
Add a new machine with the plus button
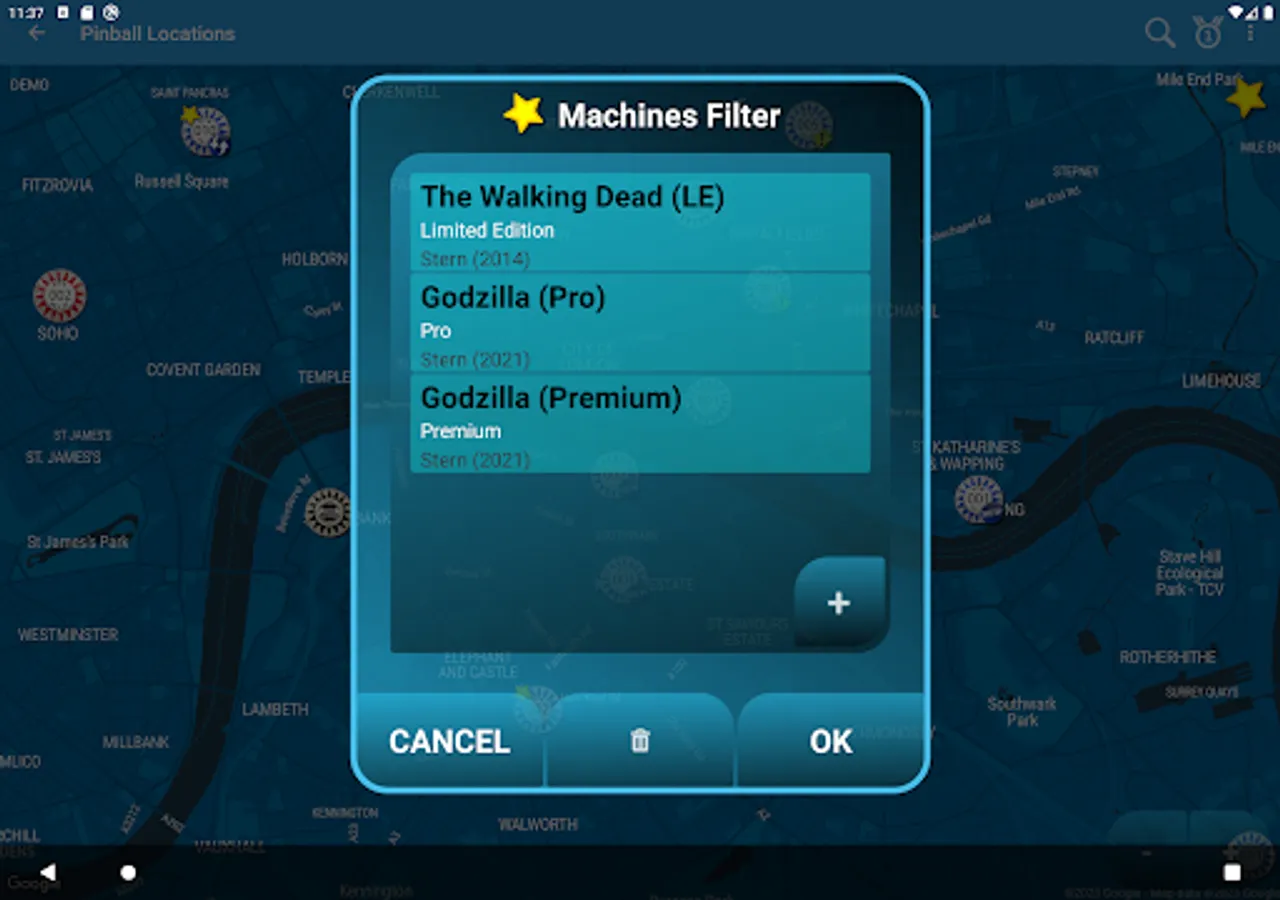(838, 602)
